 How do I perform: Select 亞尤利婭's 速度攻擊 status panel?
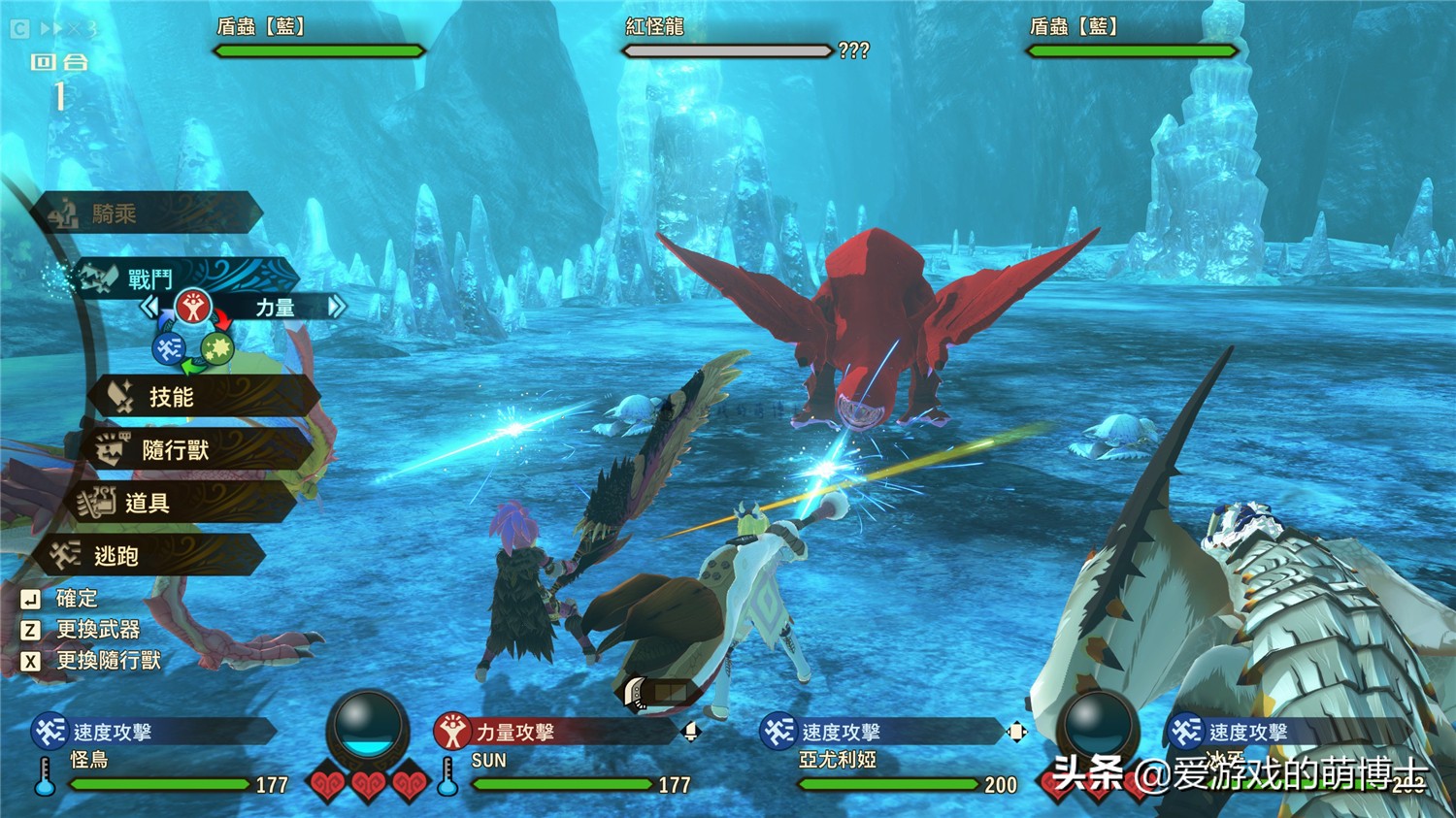(x=878, y=733)
